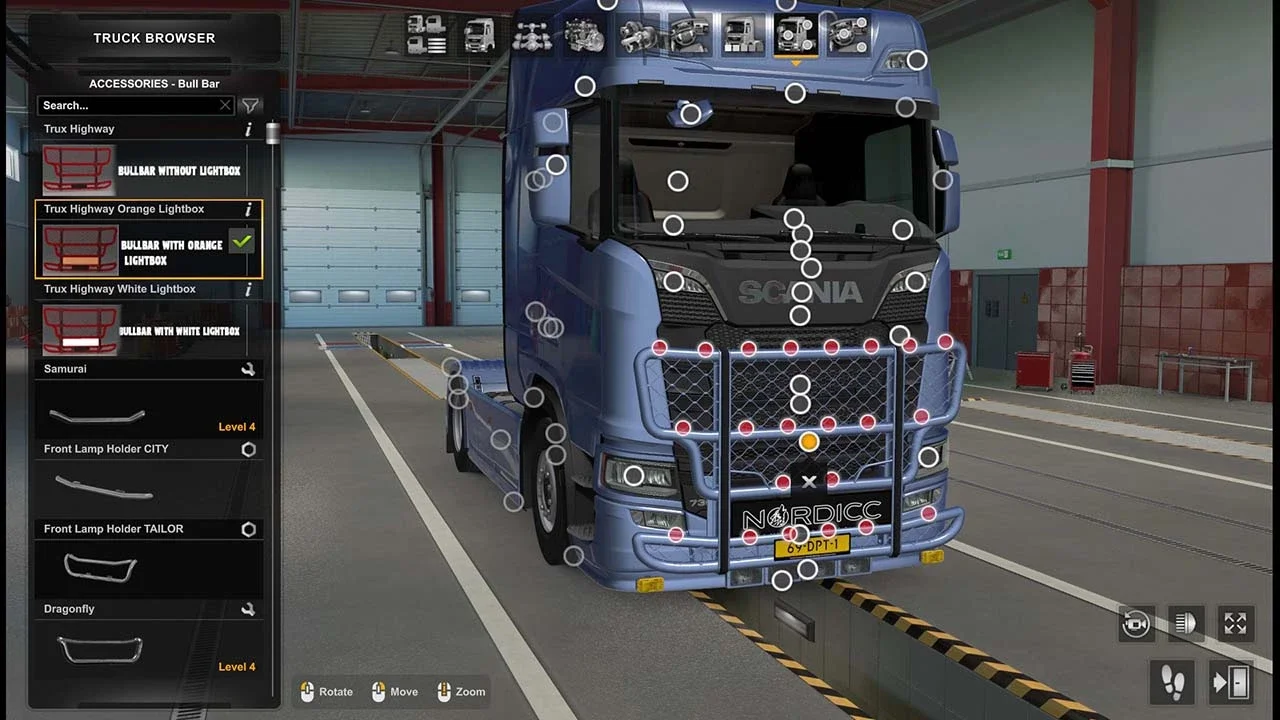This screenshot has height=720, width=1280.
Task: Open the search filter icon
Action: [x=250, y=105]
